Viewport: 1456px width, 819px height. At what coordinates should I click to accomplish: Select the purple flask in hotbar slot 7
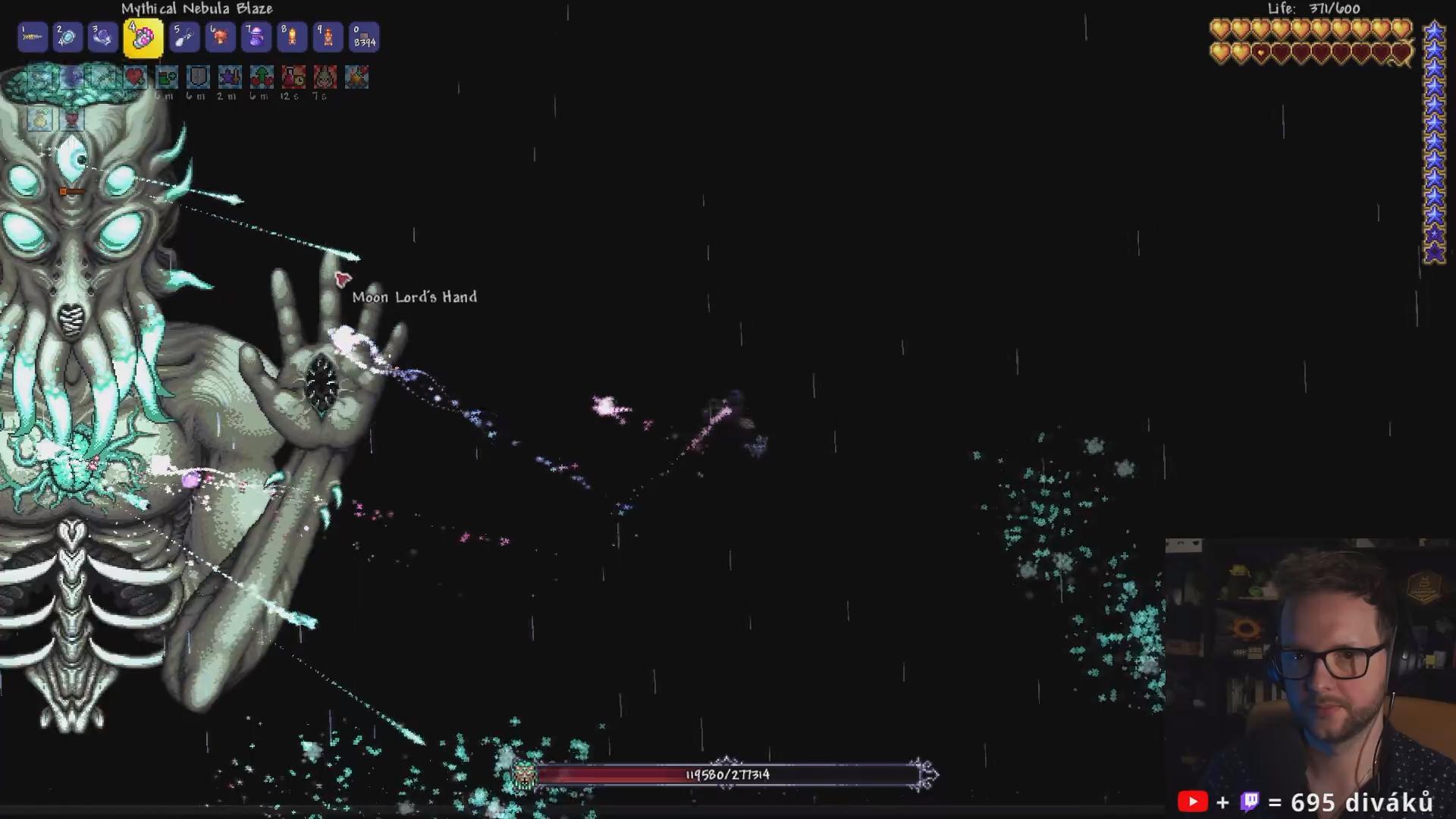(x=256, y=37)
